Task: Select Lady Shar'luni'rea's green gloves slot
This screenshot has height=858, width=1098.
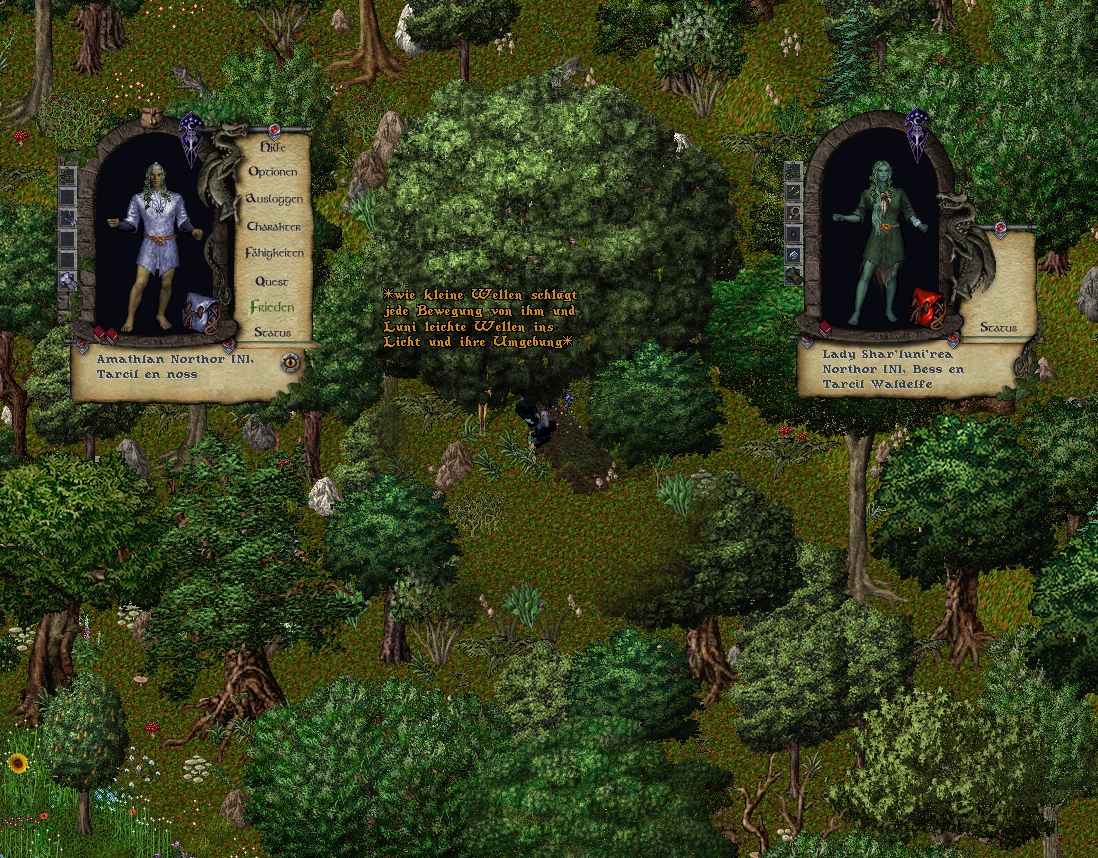Action: point(793,277)
